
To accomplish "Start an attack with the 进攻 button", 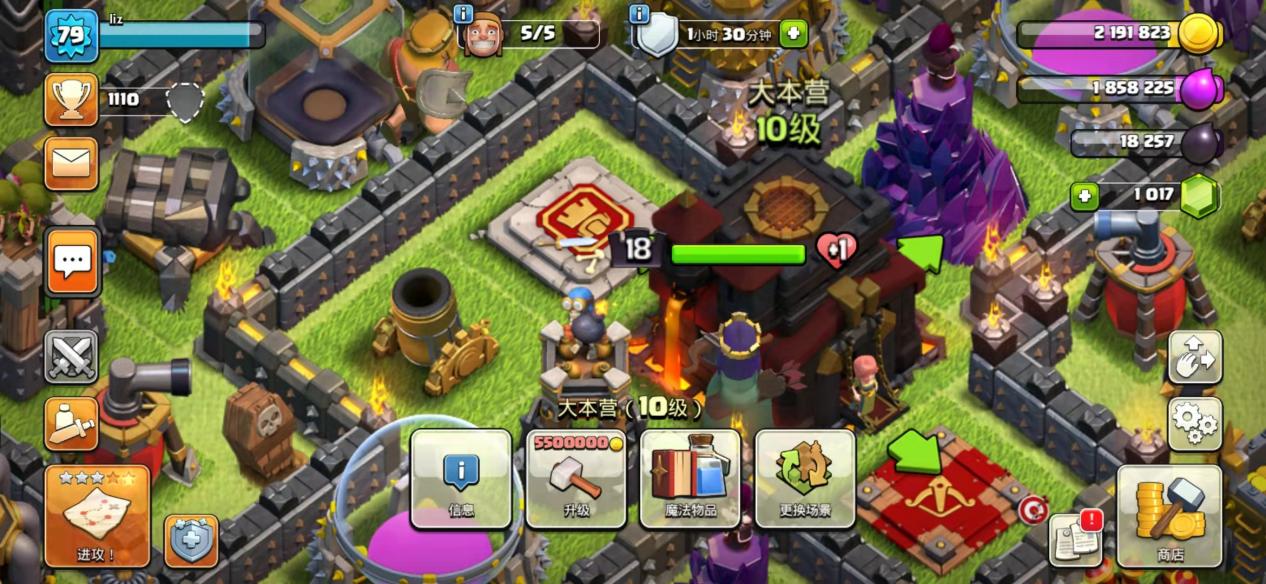I will click(97, 515).
